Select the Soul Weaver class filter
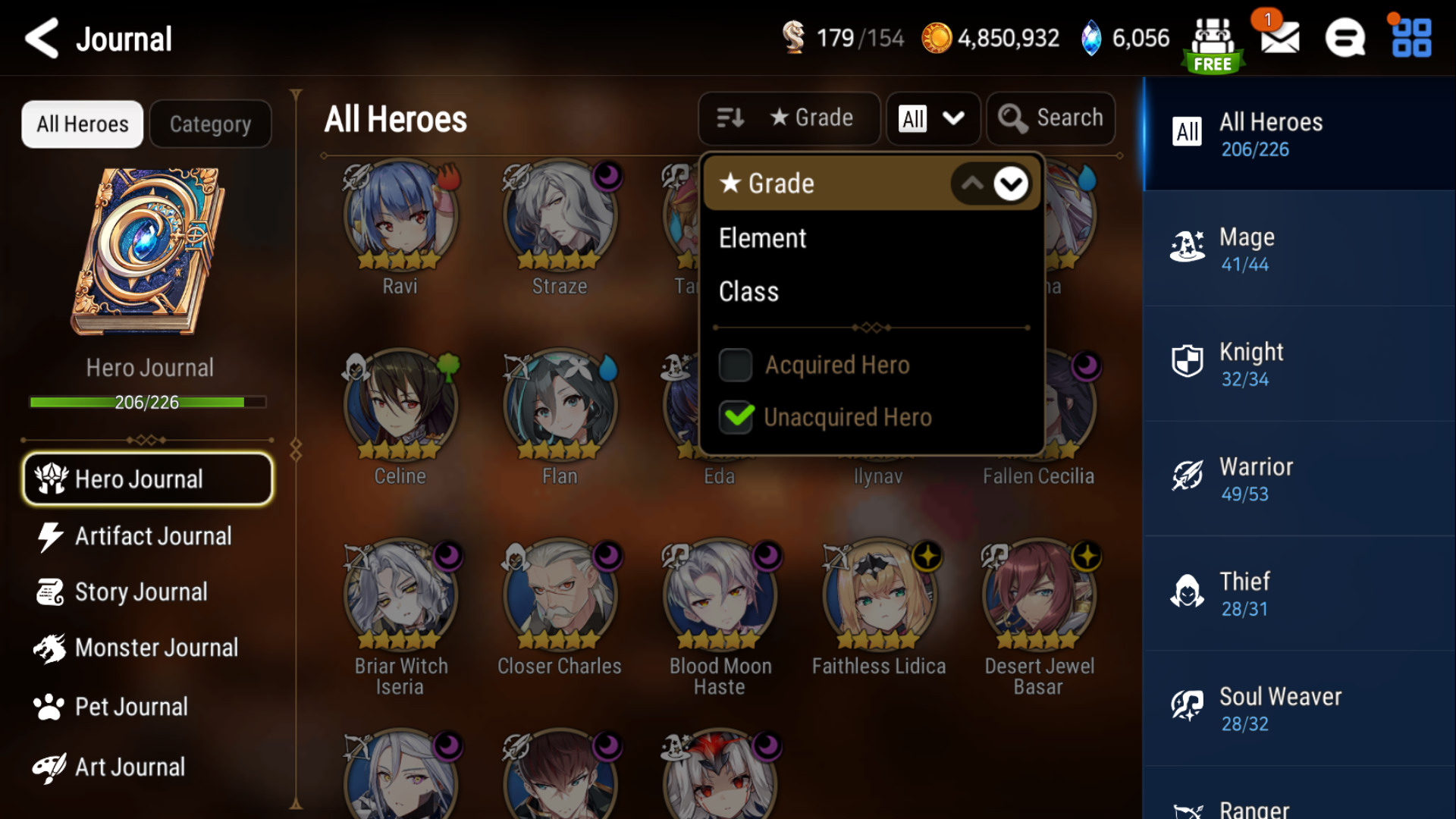This screenshot has width=1456, height=819. [1298, 709]
